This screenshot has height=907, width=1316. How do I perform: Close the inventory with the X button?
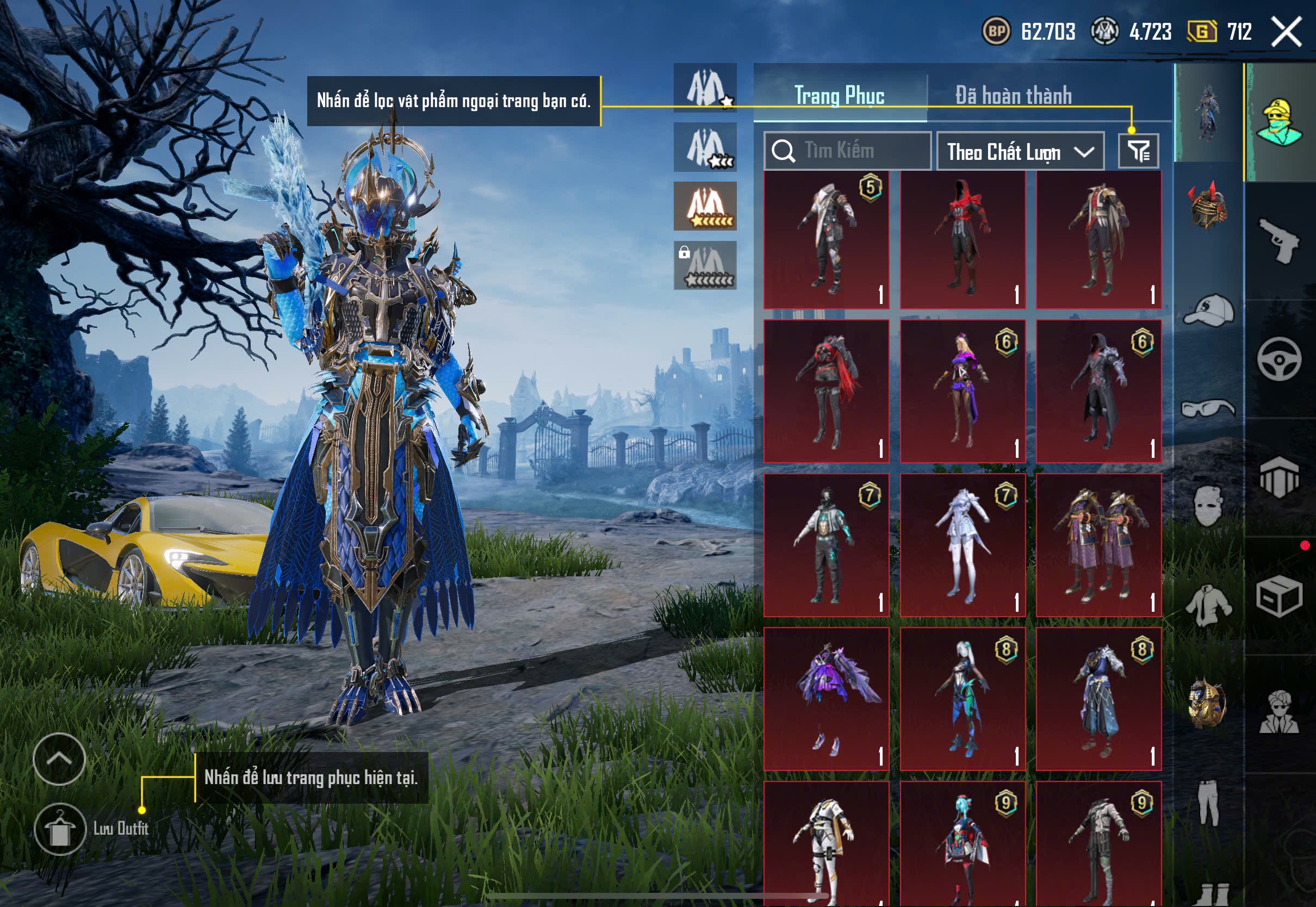click(1286, 31)
